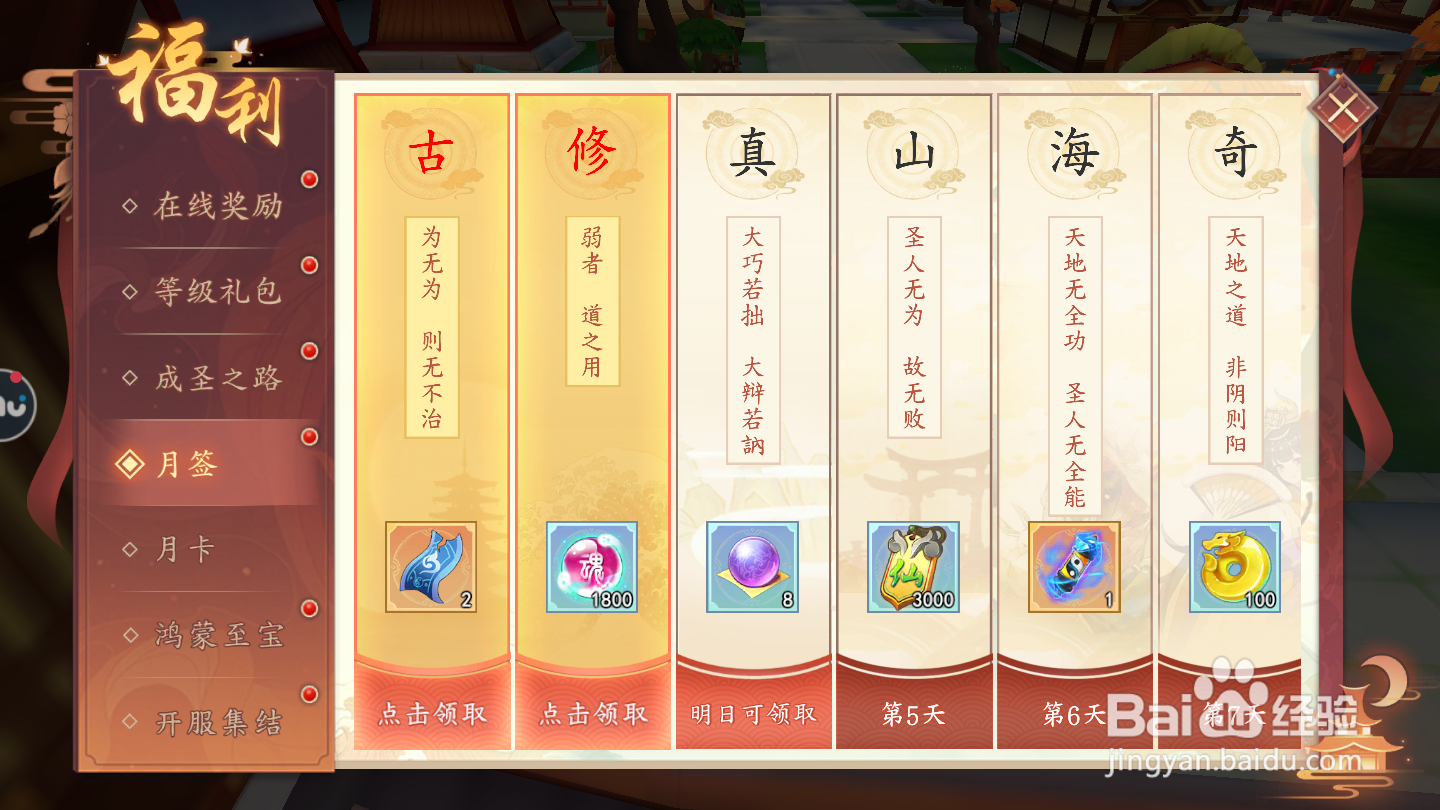Image resolution: width=1440 pixels, height=810 pixels.
Task: Claim the blue feather item icon under 古
Action: (x=430, y=565)
